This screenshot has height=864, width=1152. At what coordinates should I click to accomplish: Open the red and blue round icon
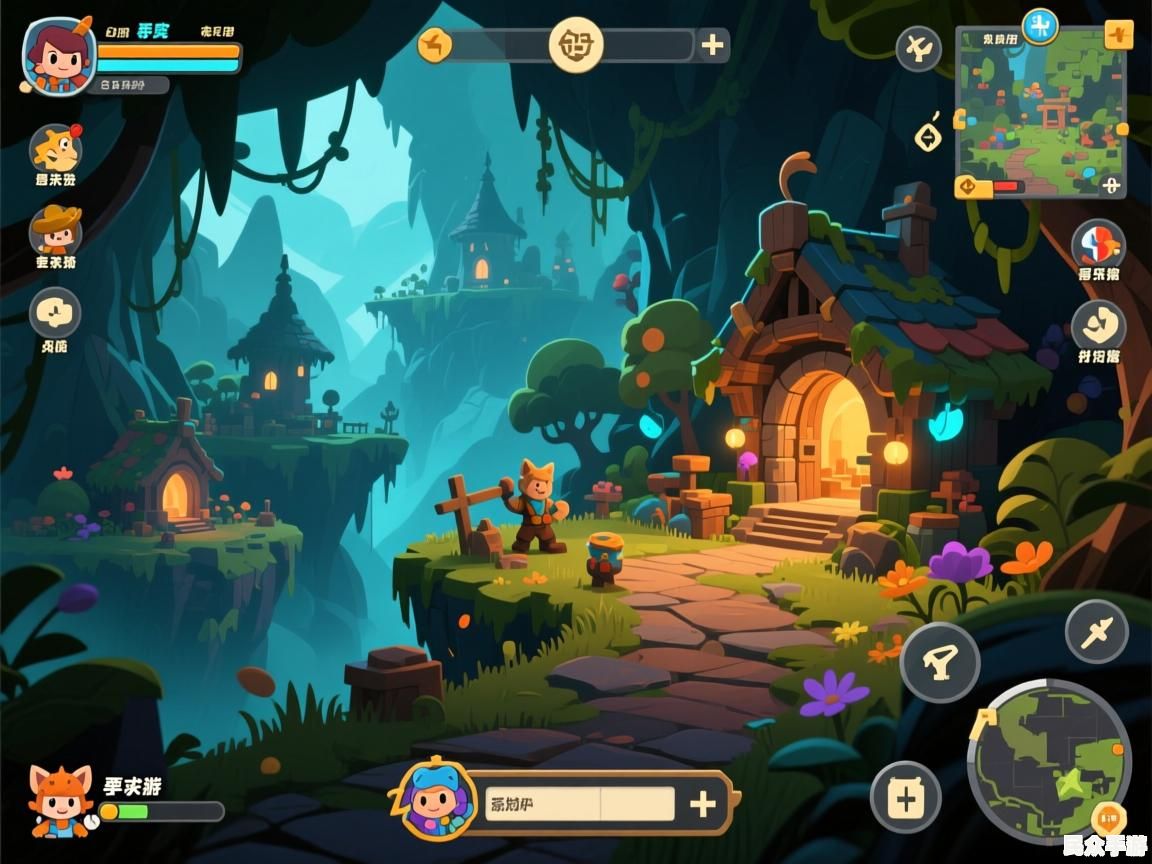[x=1098, y=245]
